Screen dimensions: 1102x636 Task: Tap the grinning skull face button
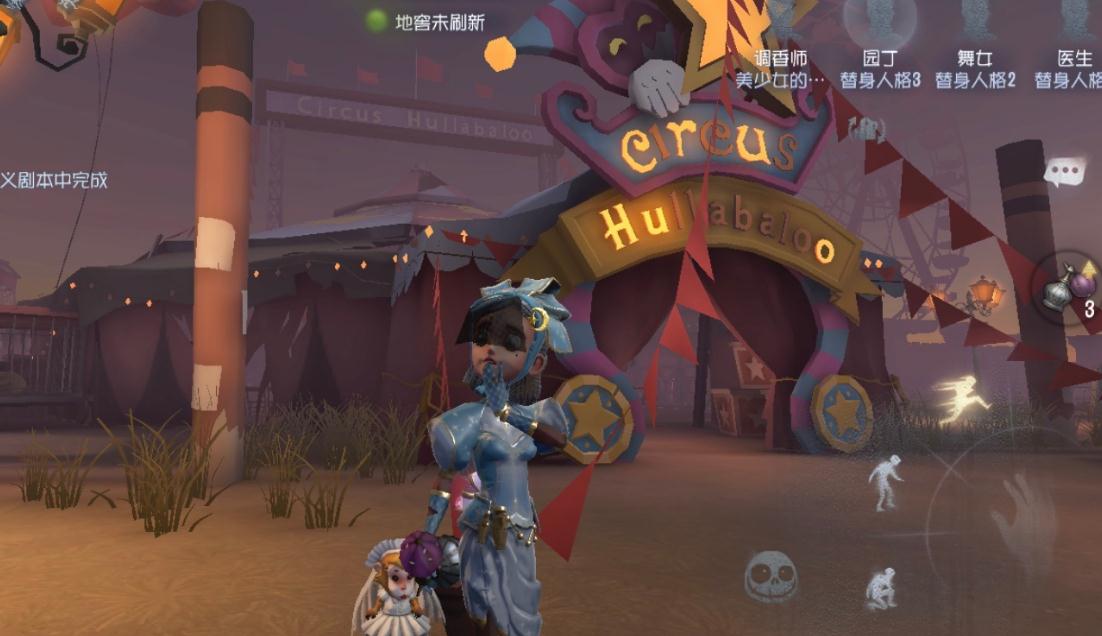tap(770, 577)
